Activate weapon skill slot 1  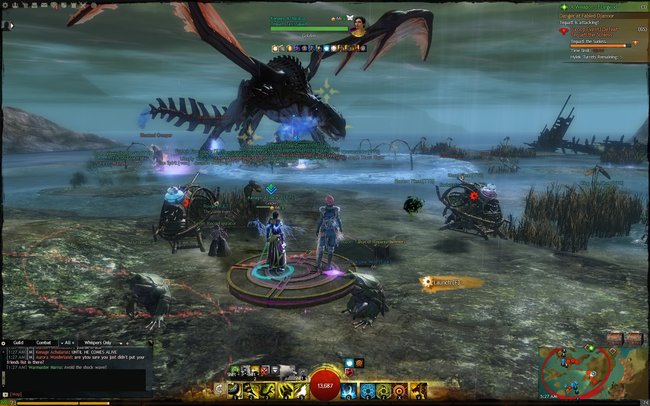(x=236, y=389)
